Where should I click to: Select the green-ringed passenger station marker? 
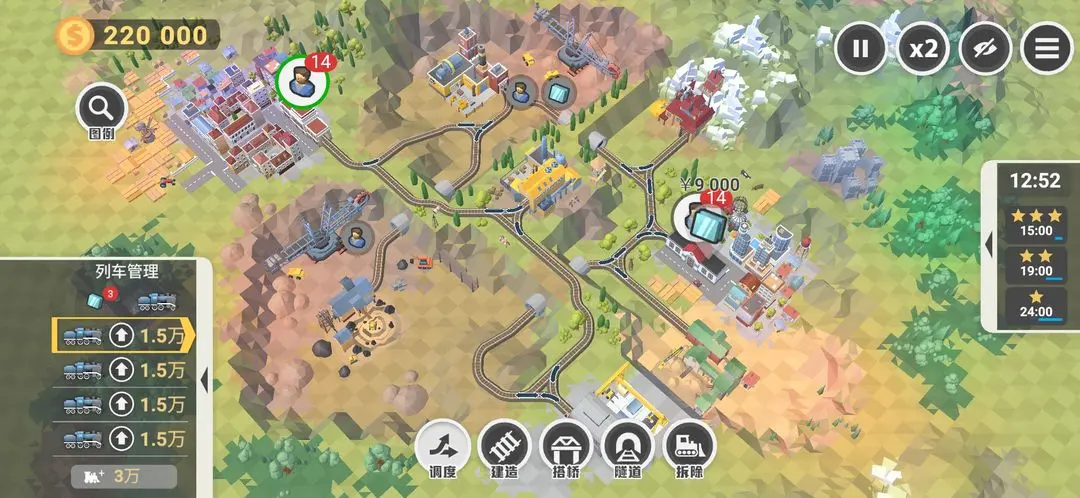coord(302,80)
